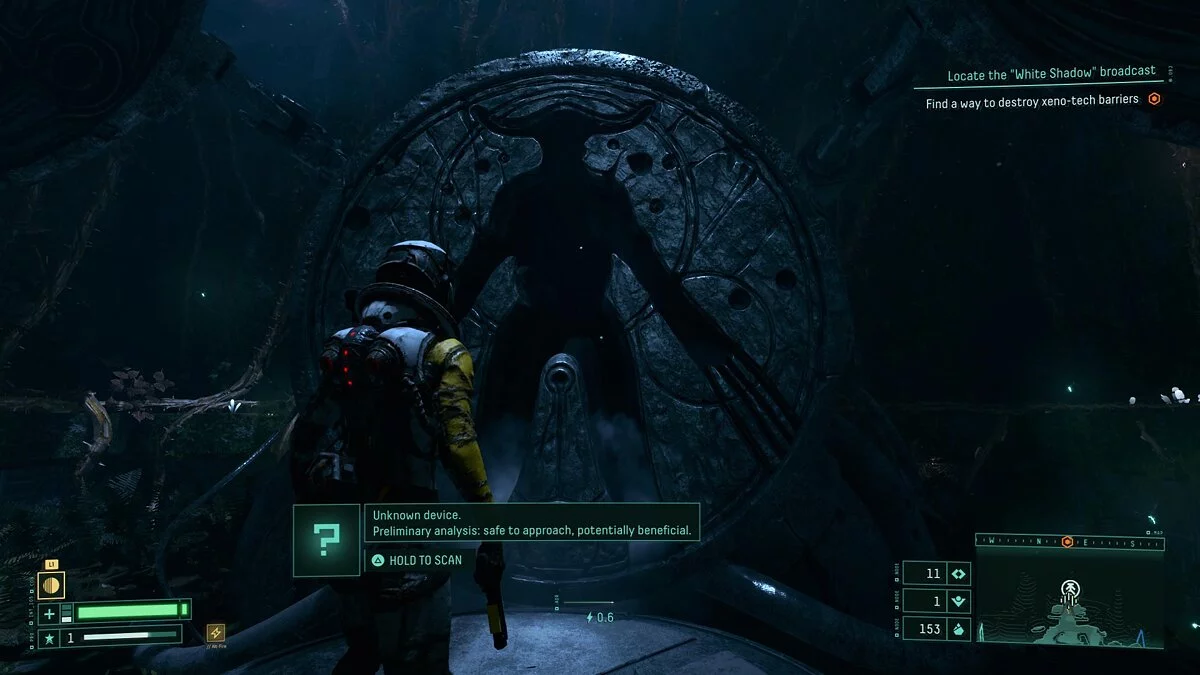The width and height of the screenshot is (1200, 675).
Task: Click the xeno-tech barriers sub-objective
Action: pos(1032,100)
